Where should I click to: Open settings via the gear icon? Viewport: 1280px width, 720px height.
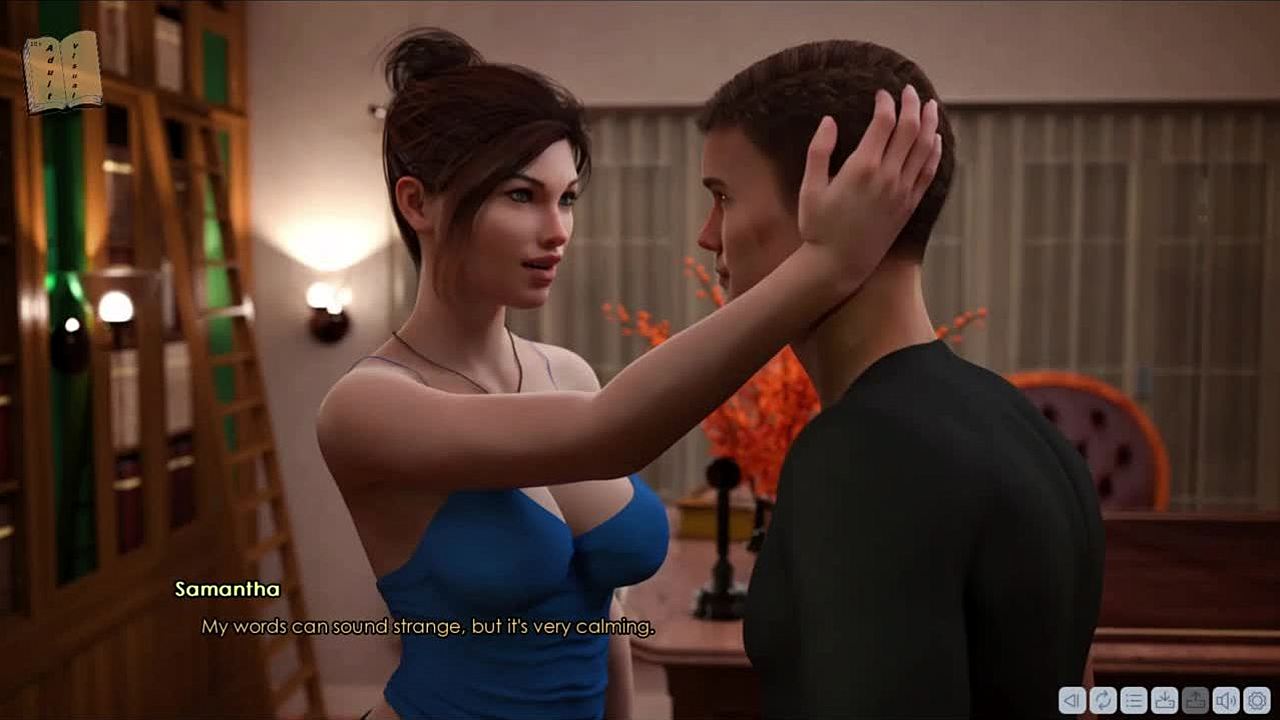tap(1257, 700)
